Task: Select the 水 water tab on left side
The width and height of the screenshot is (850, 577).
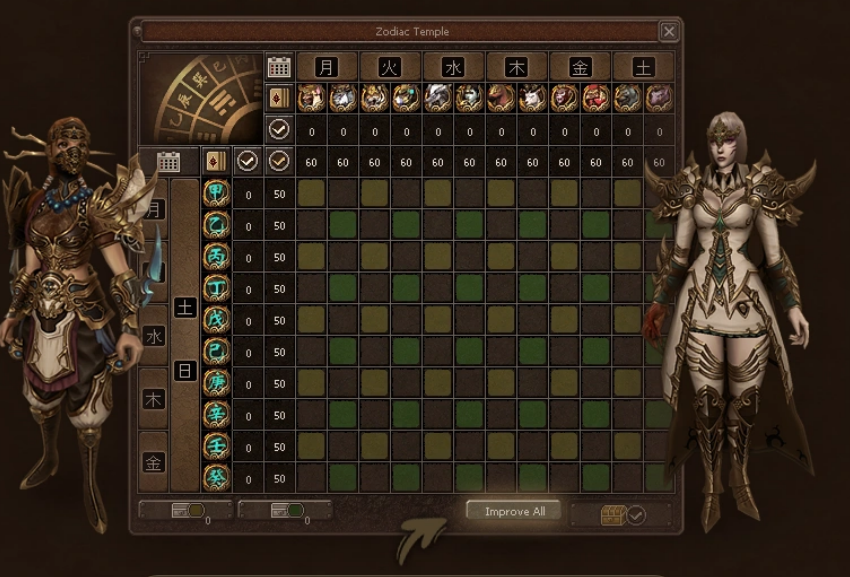Action: tap(154, 336)
